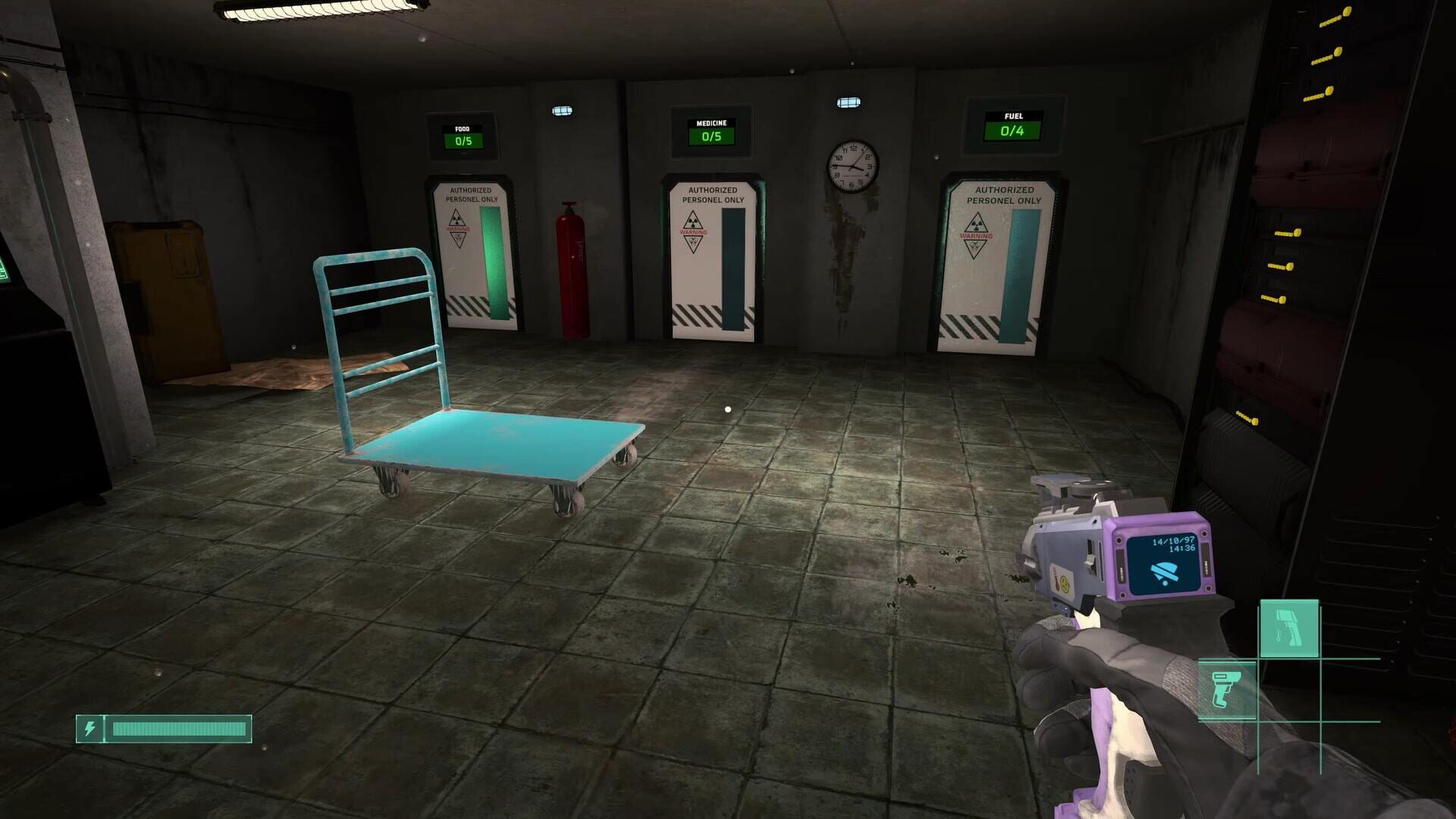Click the energy bar to check charge level
Screen dimensions: 1456x819
[178, 728]
